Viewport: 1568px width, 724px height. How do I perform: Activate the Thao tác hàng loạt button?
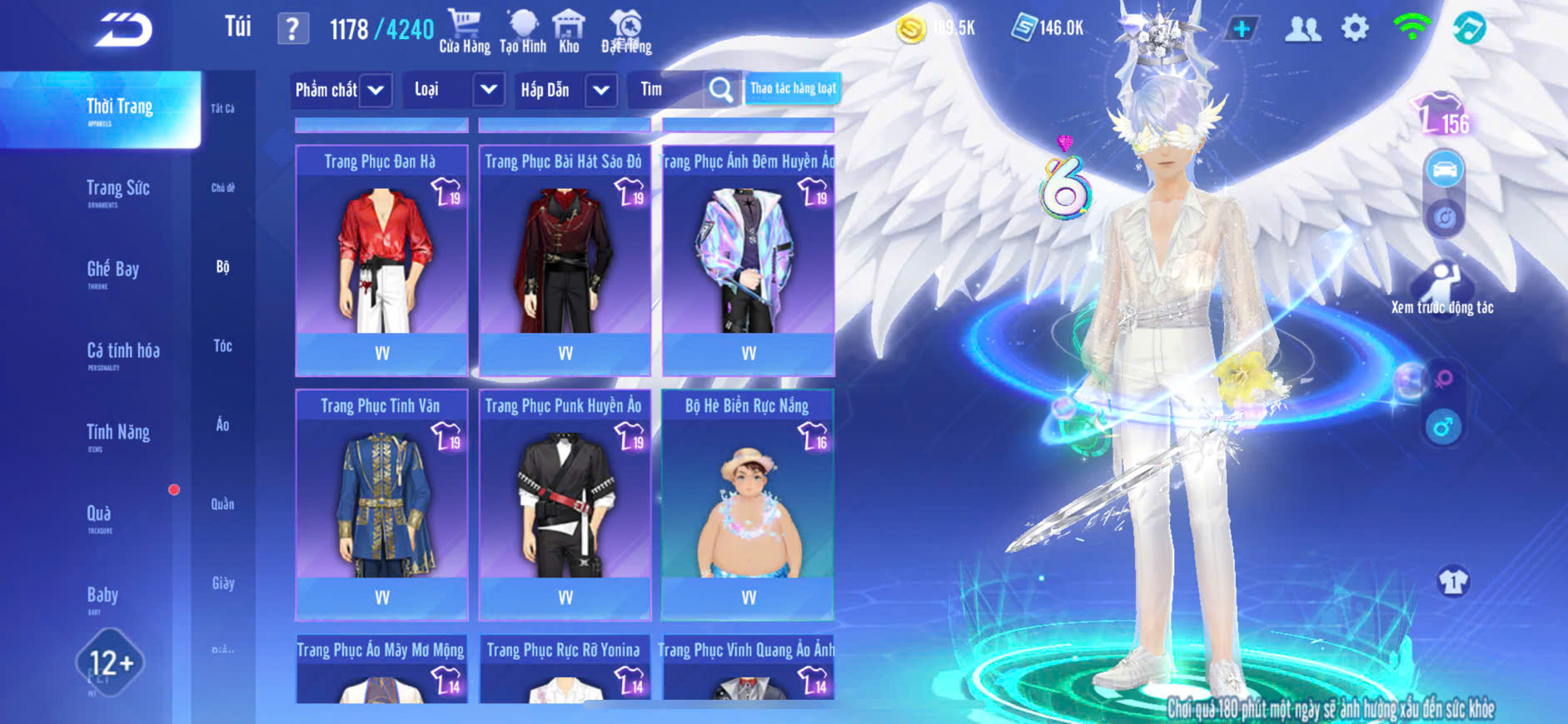pos(793,88)
